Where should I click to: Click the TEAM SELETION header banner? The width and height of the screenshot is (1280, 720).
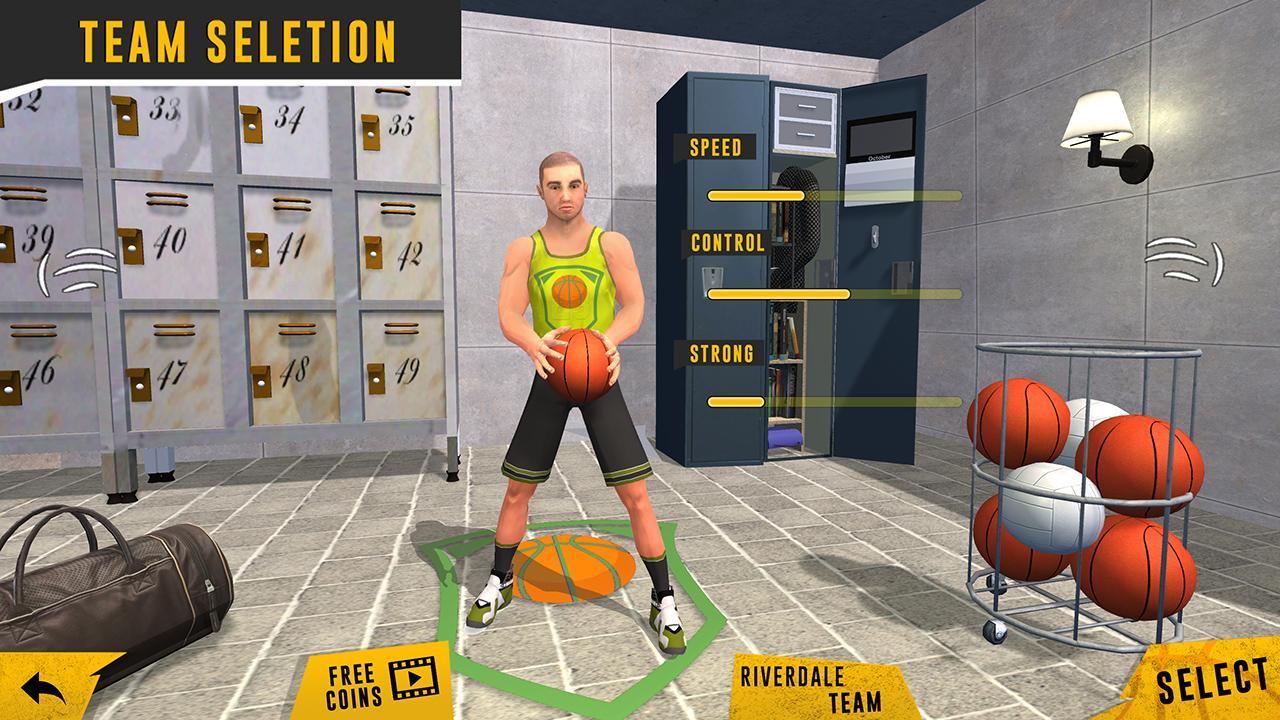(238, 40)
